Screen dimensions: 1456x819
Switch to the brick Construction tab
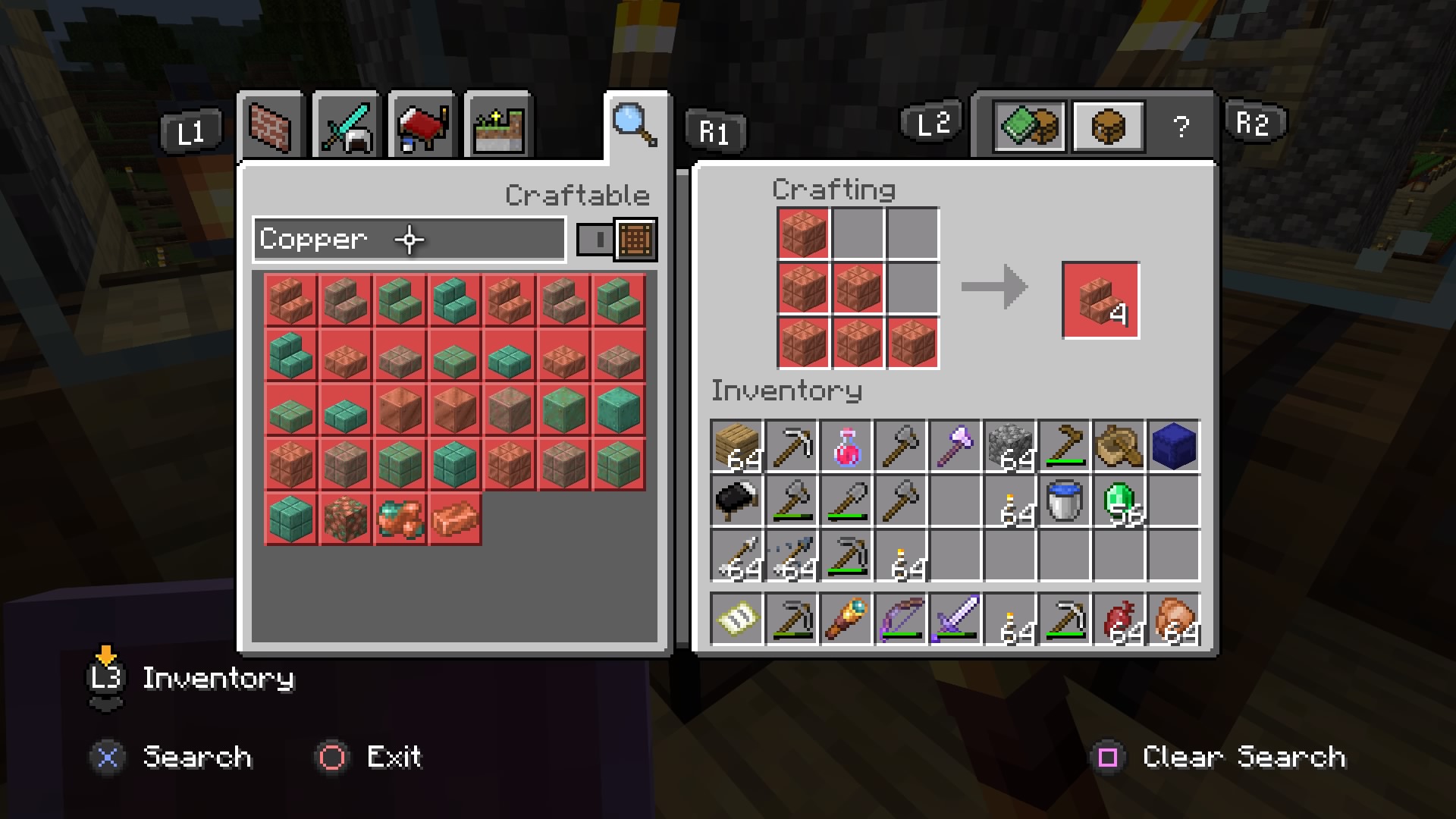pos(270,126)
